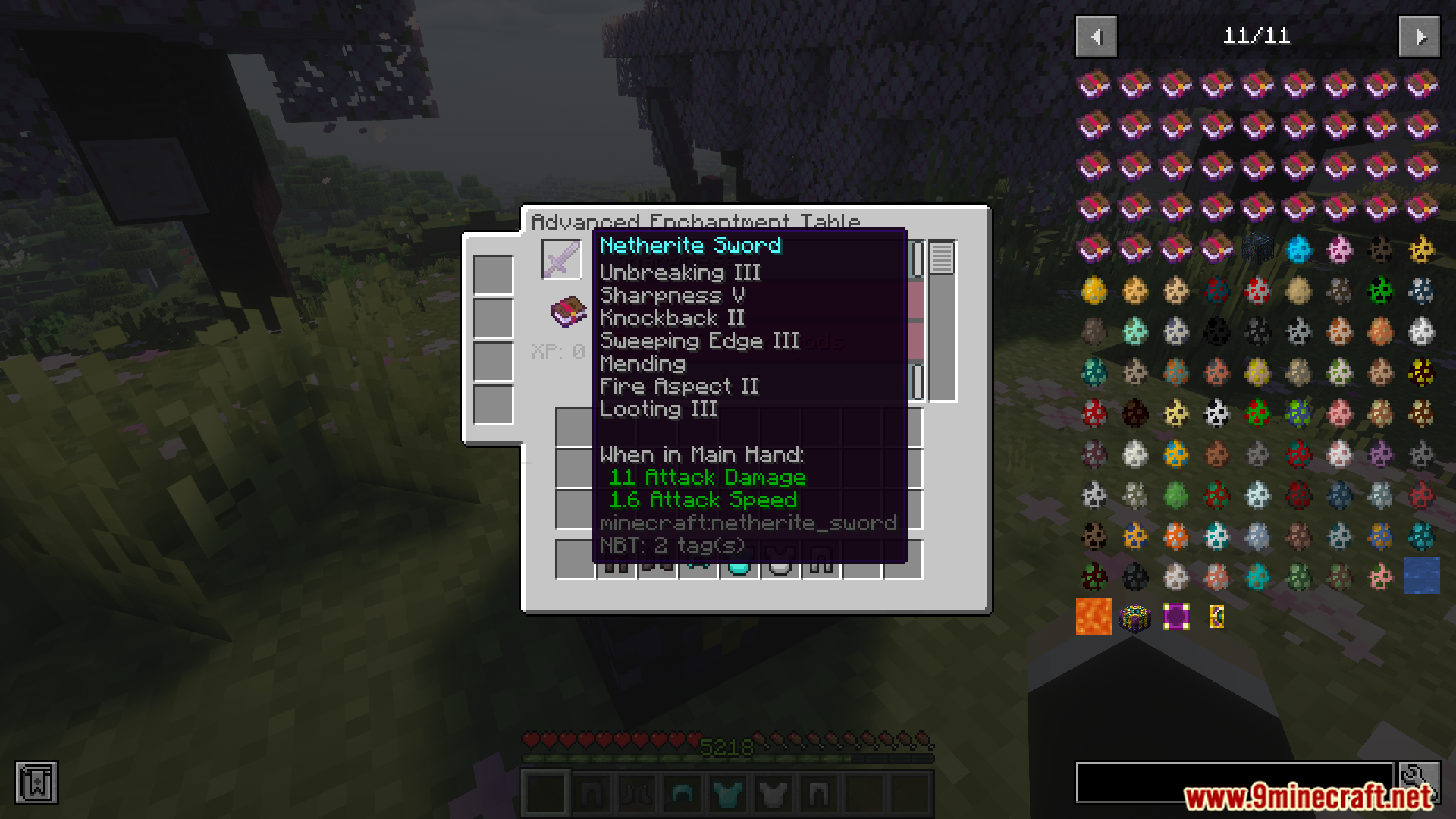The height and width of the screenshot is (819, 1456).
Task: Select the golden Trial Key item
Action: click(x=1216, y=617)
